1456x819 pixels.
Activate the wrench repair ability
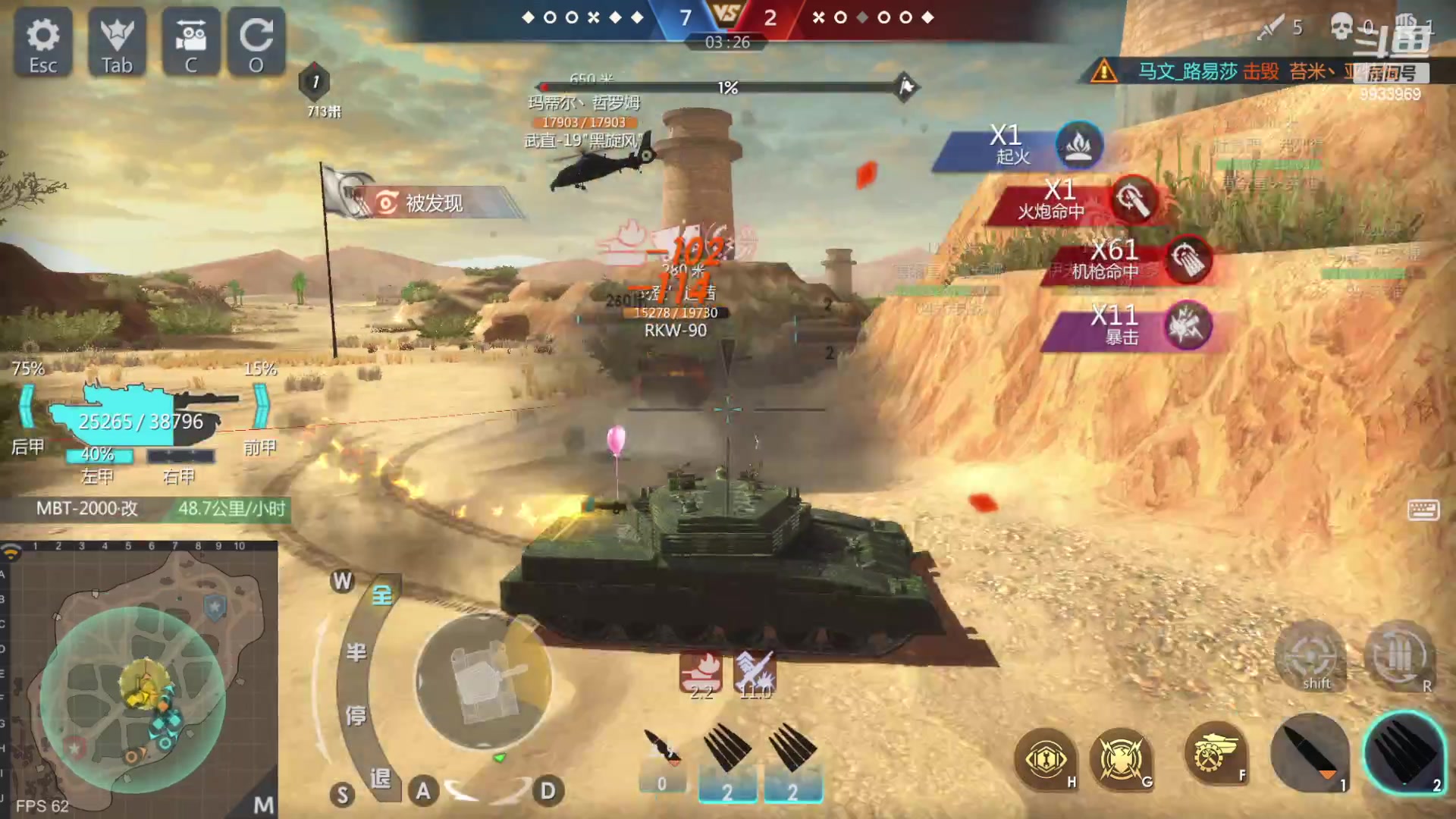click(1046, 759)
